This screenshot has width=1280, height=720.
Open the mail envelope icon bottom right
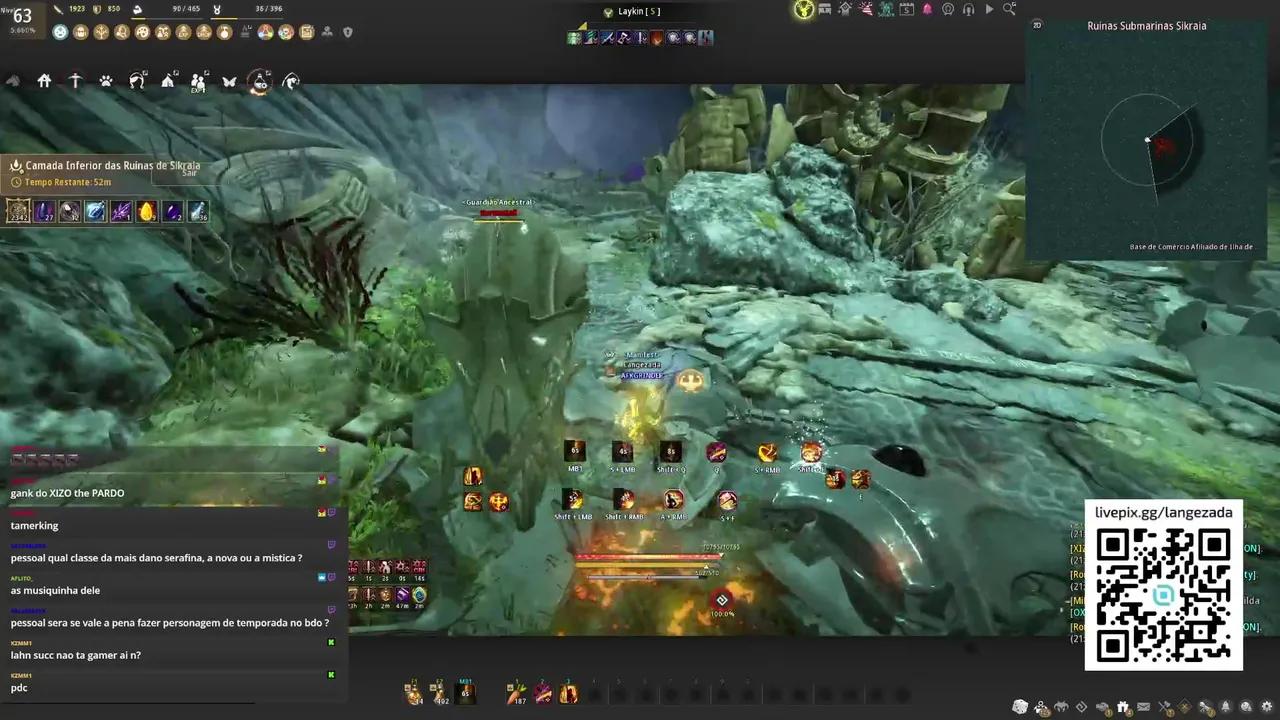tap(1144, 707)
